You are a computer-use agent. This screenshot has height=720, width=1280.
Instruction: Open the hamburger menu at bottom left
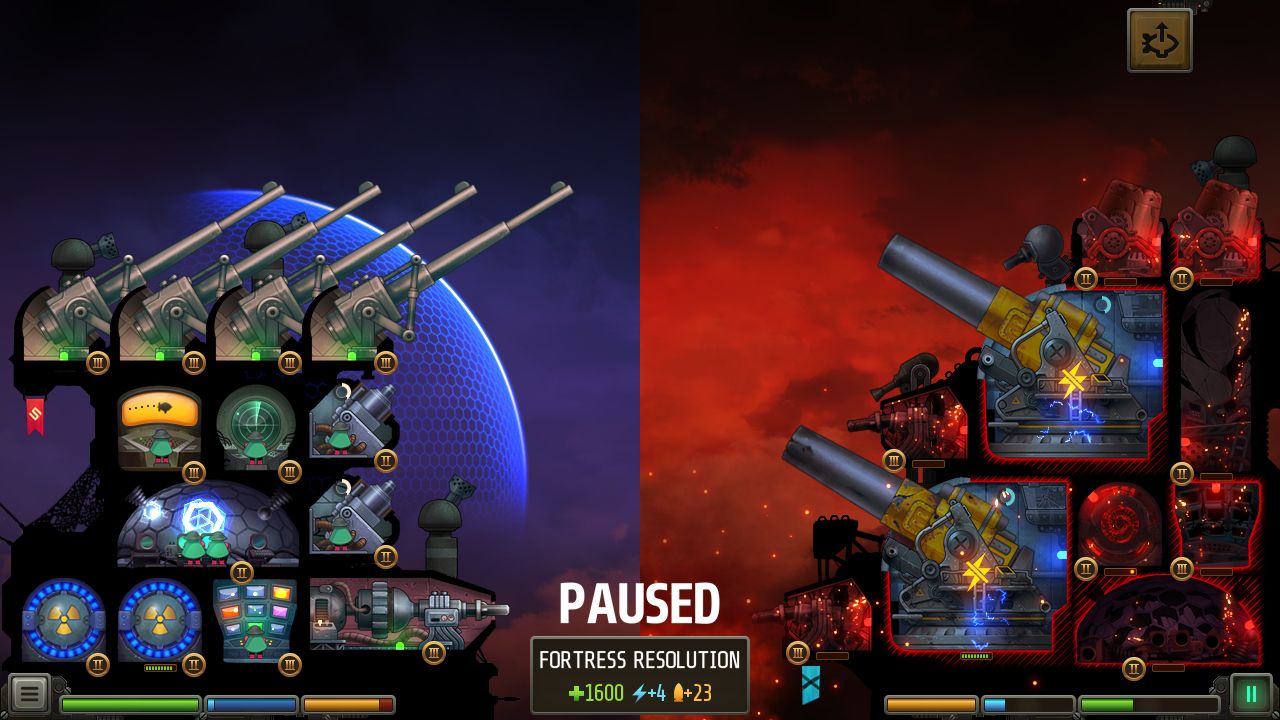pos(30,692)
